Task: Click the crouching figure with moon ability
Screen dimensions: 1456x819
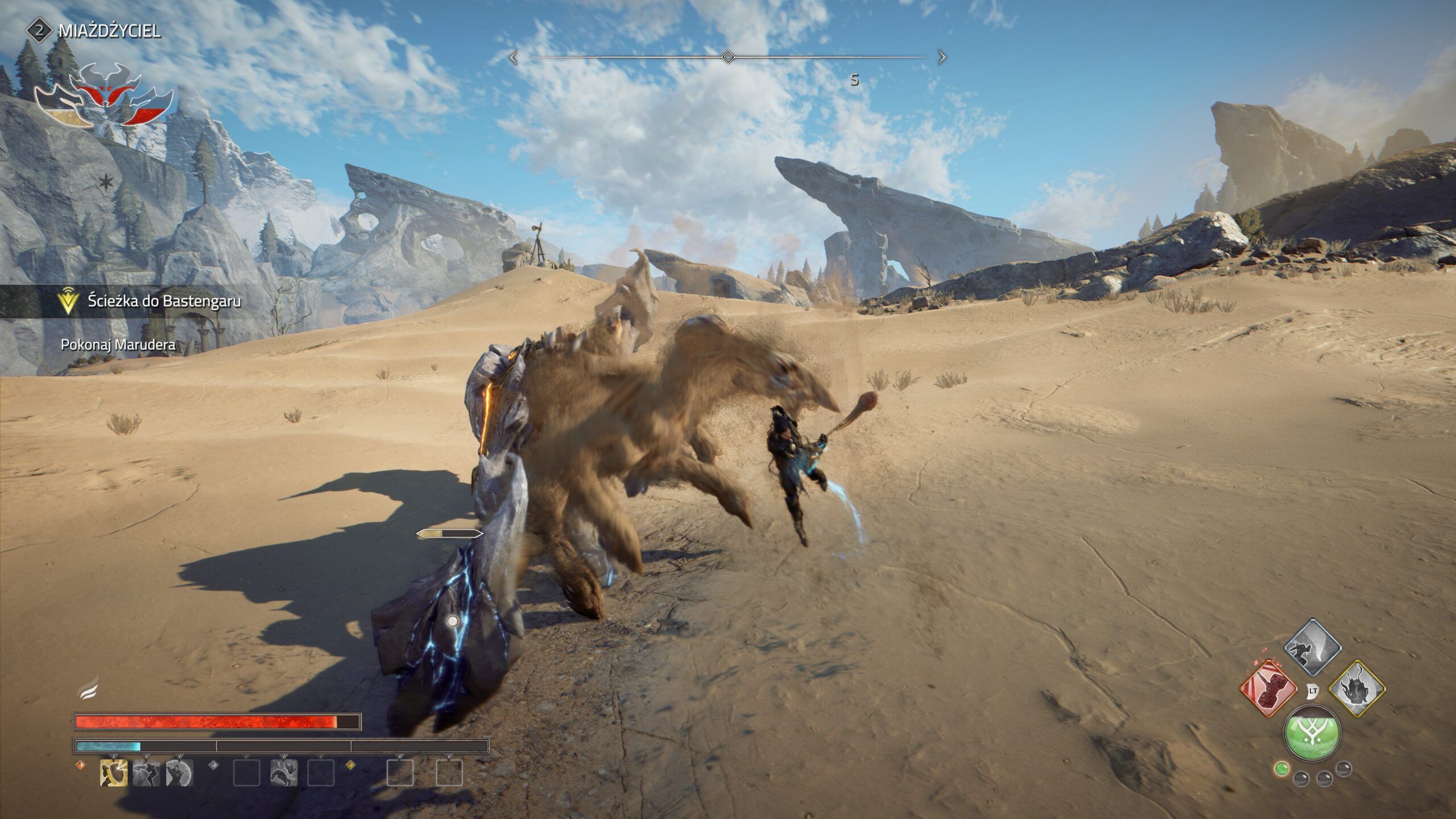Action: coord(179,773)
